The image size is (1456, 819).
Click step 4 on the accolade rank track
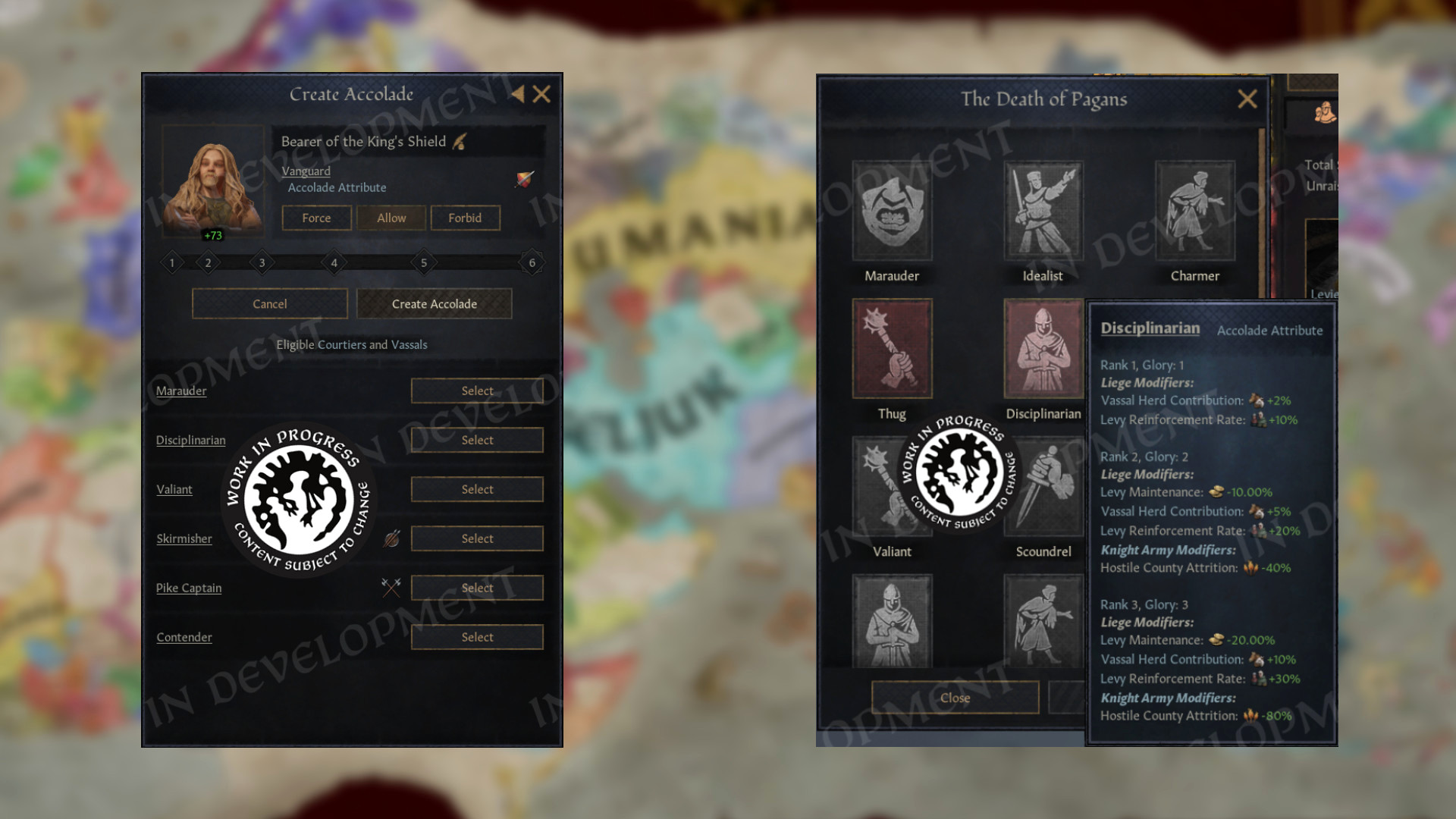(334, 262)
